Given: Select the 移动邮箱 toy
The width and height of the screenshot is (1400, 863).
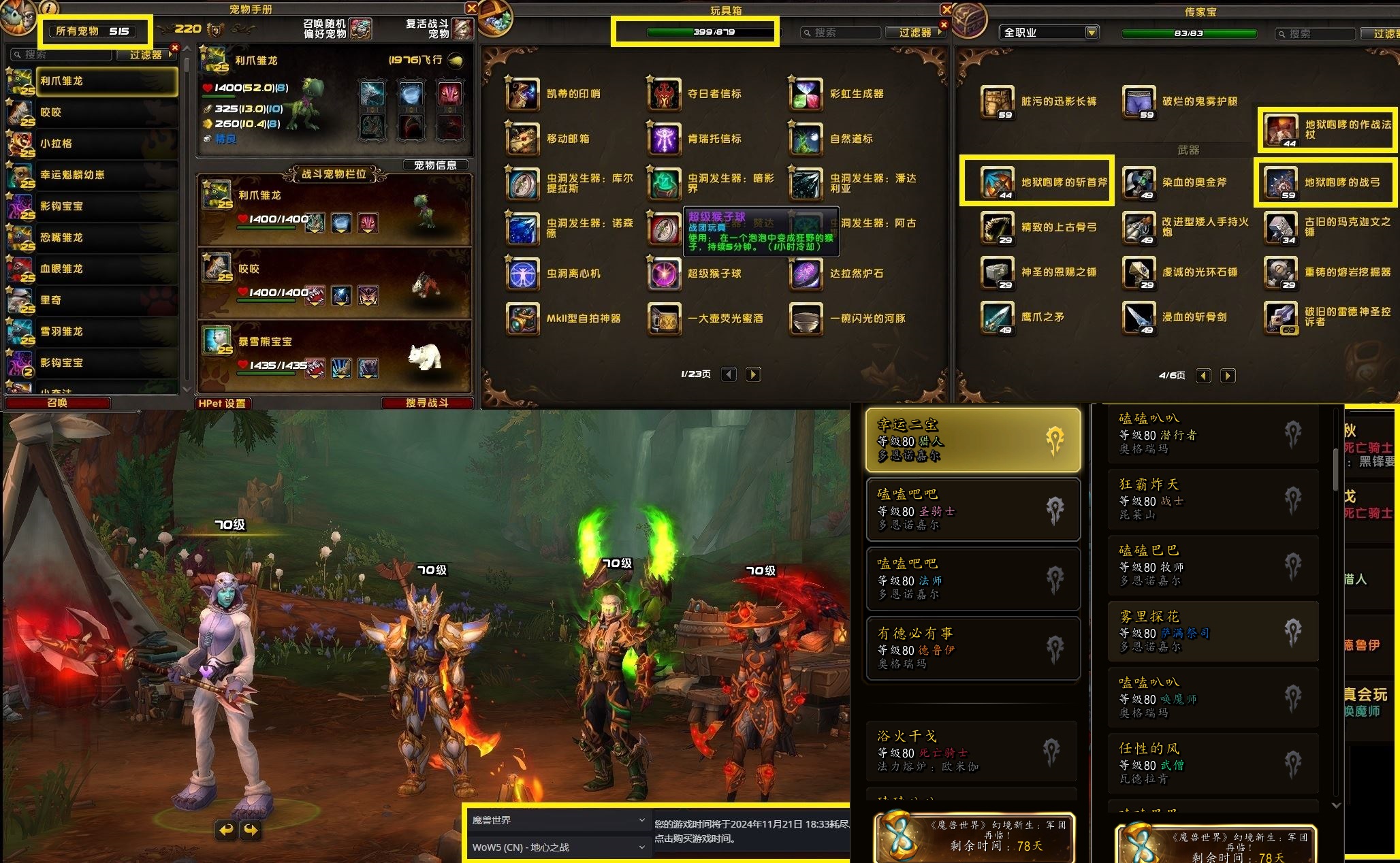Looking at the screenshot, I should click(x=523, y=138).
